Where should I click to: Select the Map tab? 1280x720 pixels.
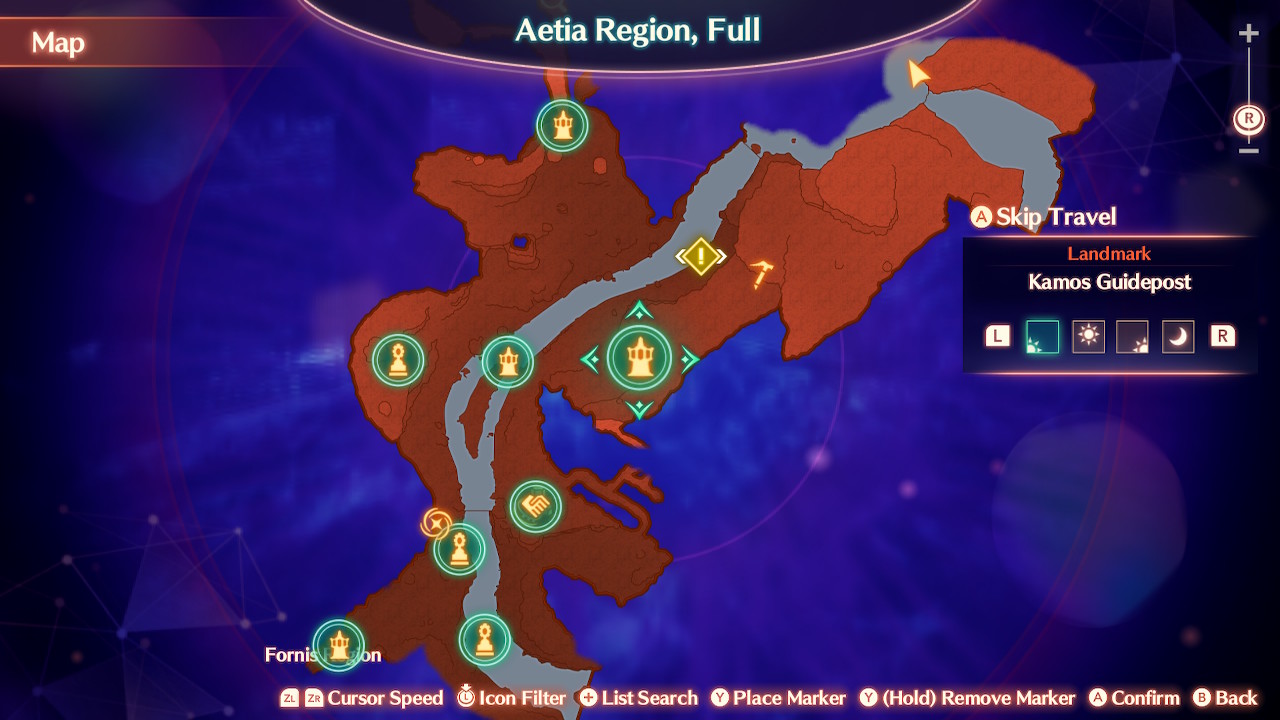pyautogui.click(x=60, y=43)
